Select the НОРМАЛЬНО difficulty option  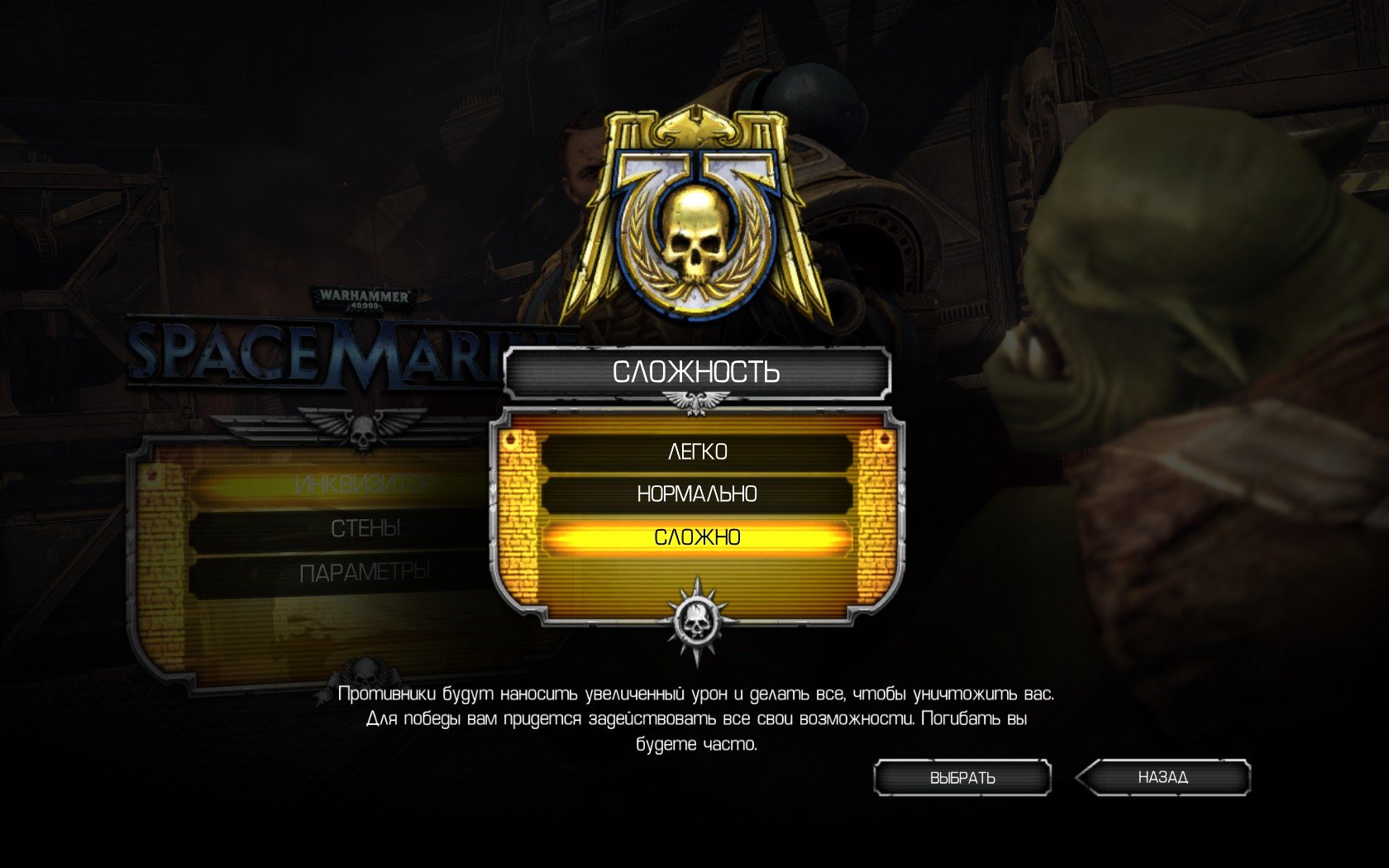[697, 495]
